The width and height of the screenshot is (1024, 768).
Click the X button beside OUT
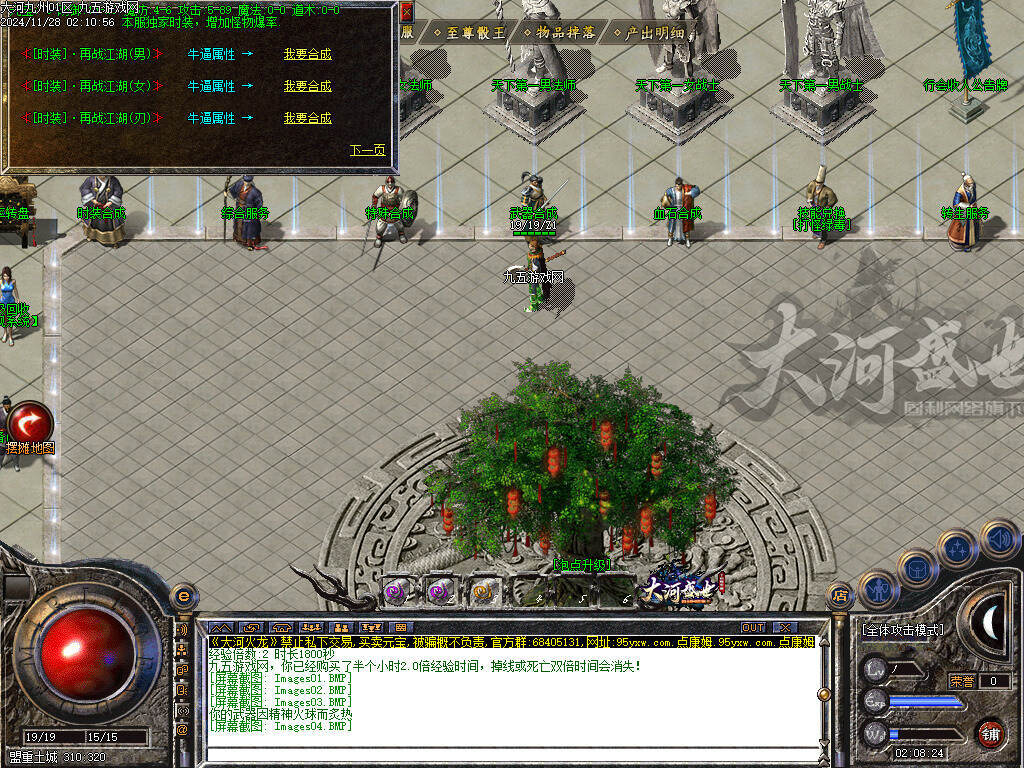(x=783, y=627)
